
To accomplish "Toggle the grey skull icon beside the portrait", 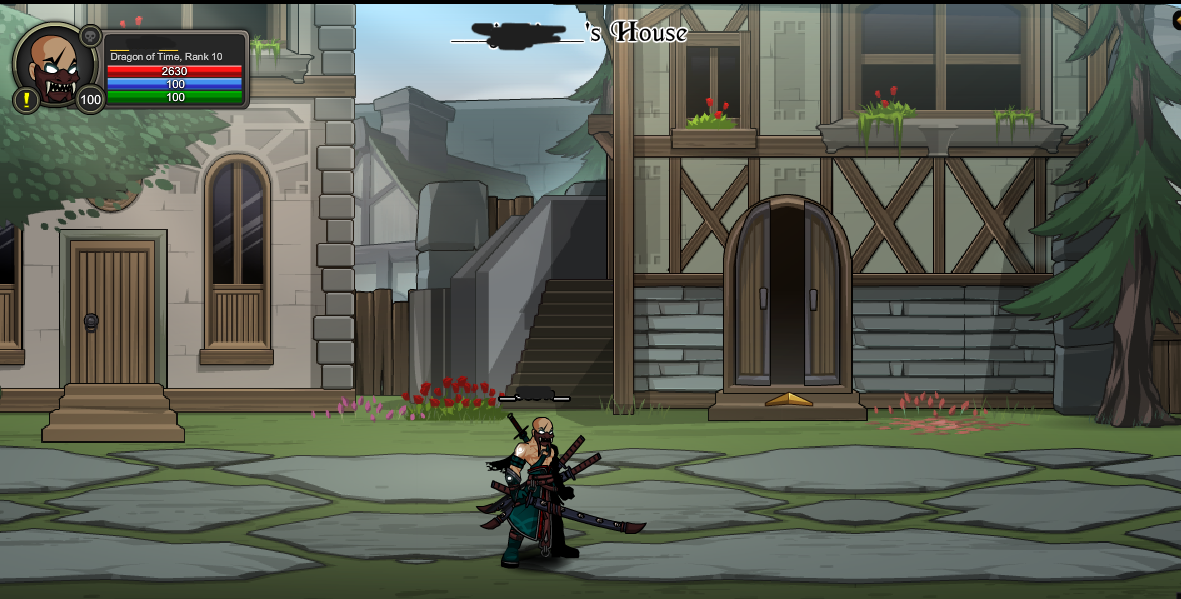I will [x=90, y=36].
